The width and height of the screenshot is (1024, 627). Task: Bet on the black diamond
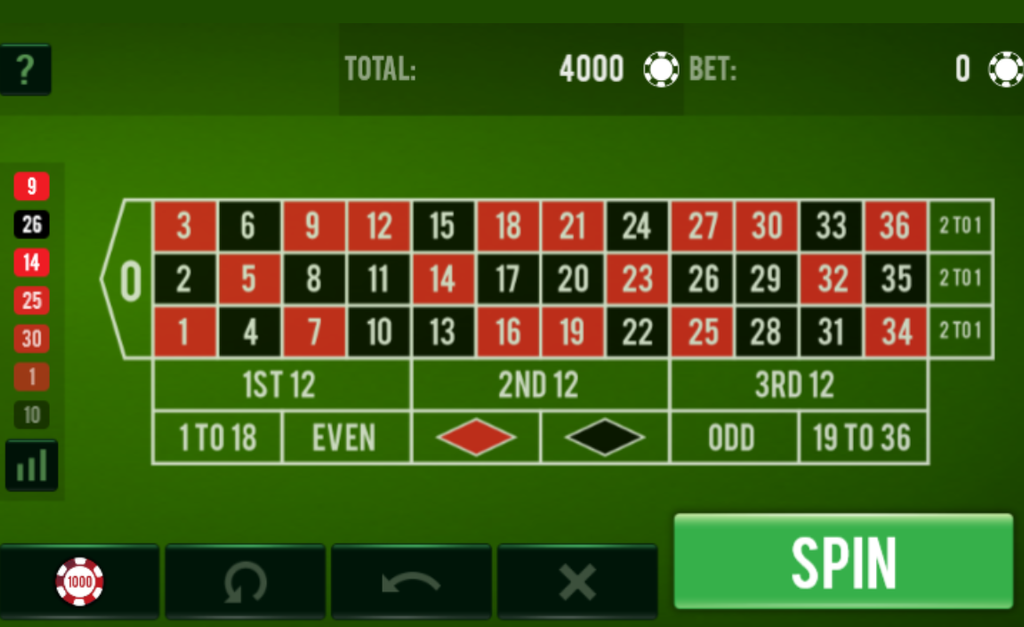pyautogui.click(x=605, y=438)
